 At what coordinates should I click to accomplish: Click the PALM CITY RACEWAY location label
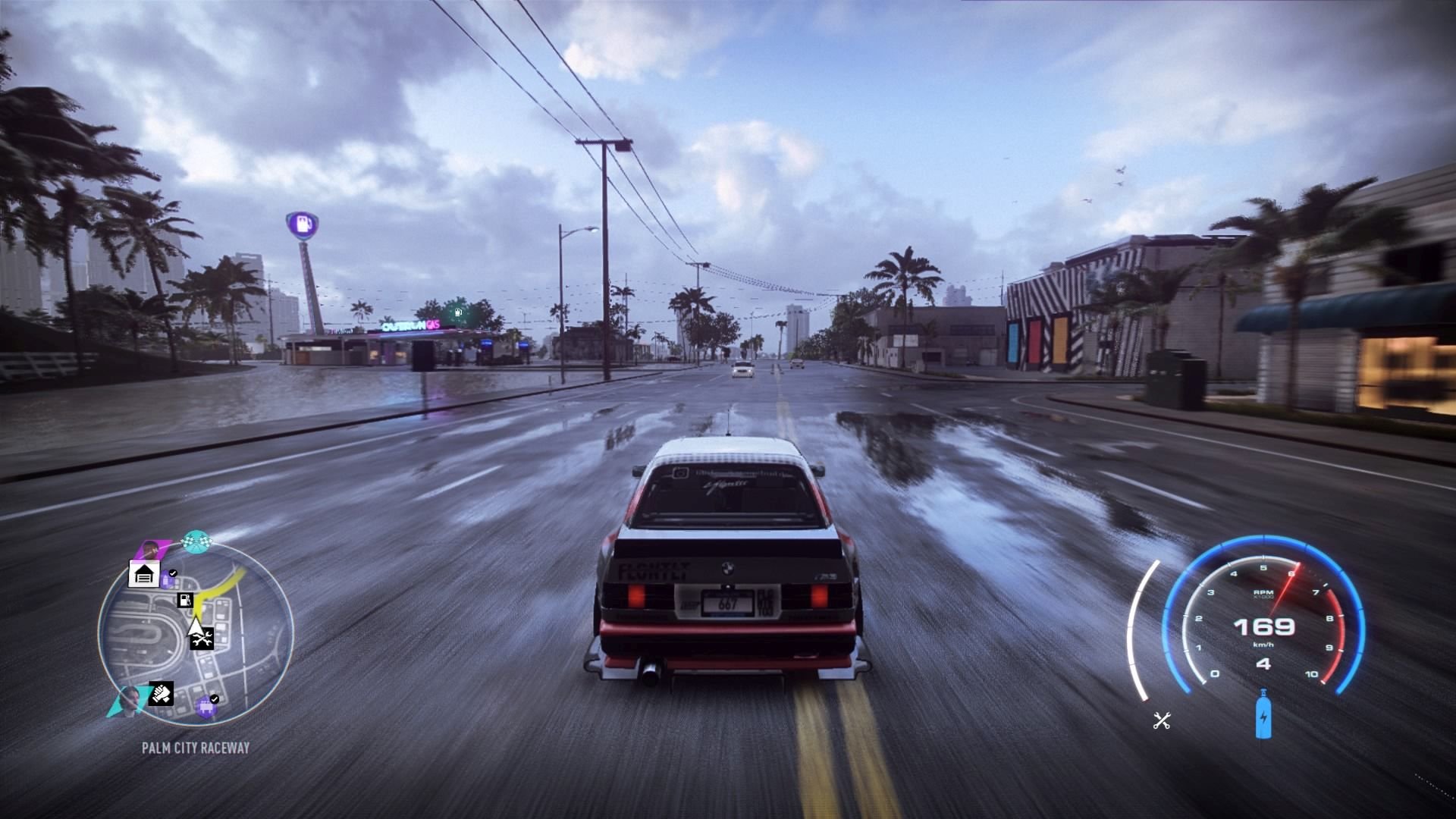pos(195,746)
